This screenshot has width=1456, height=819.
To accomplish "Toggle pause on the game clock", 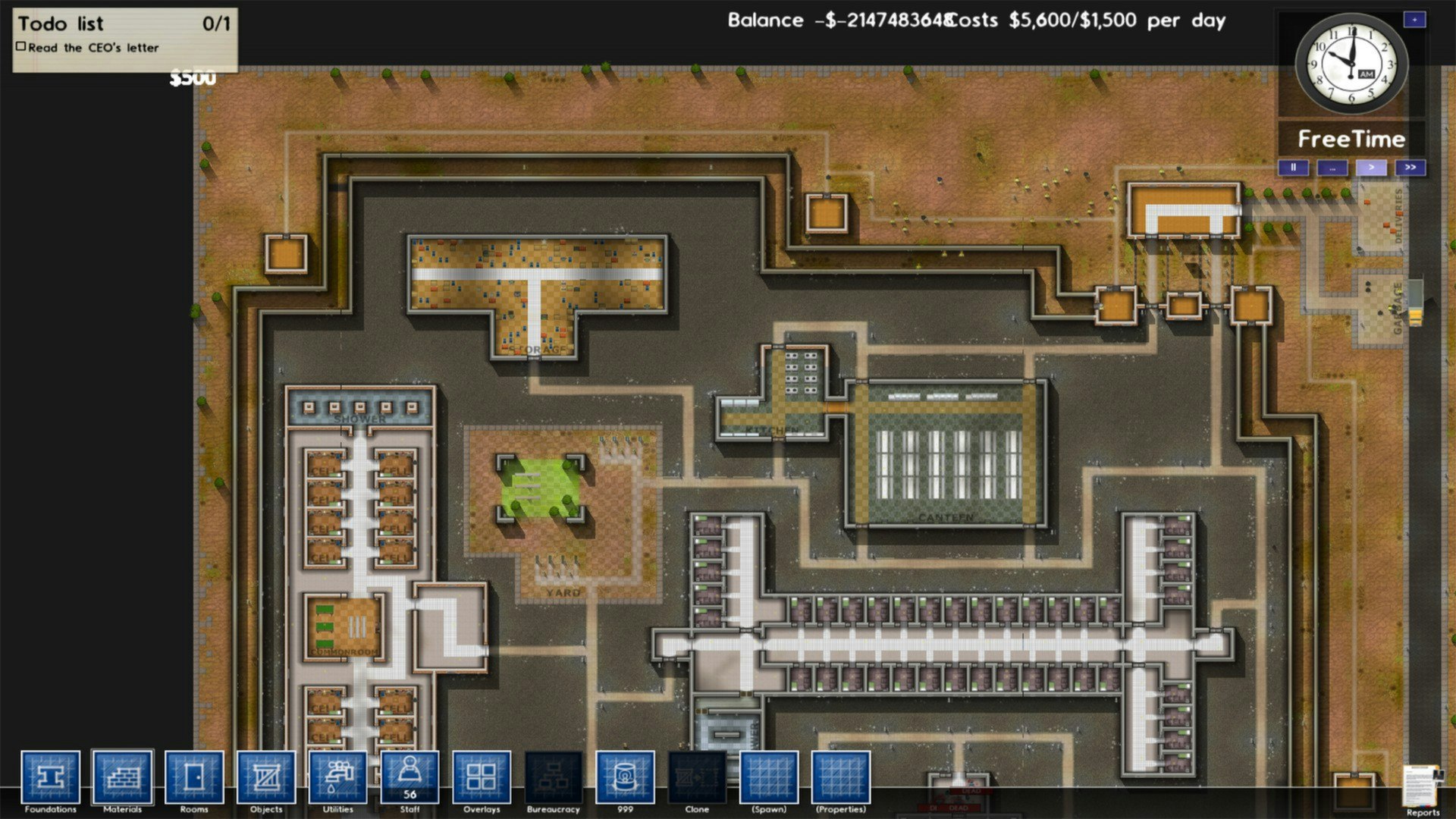I will point(1293,167).
